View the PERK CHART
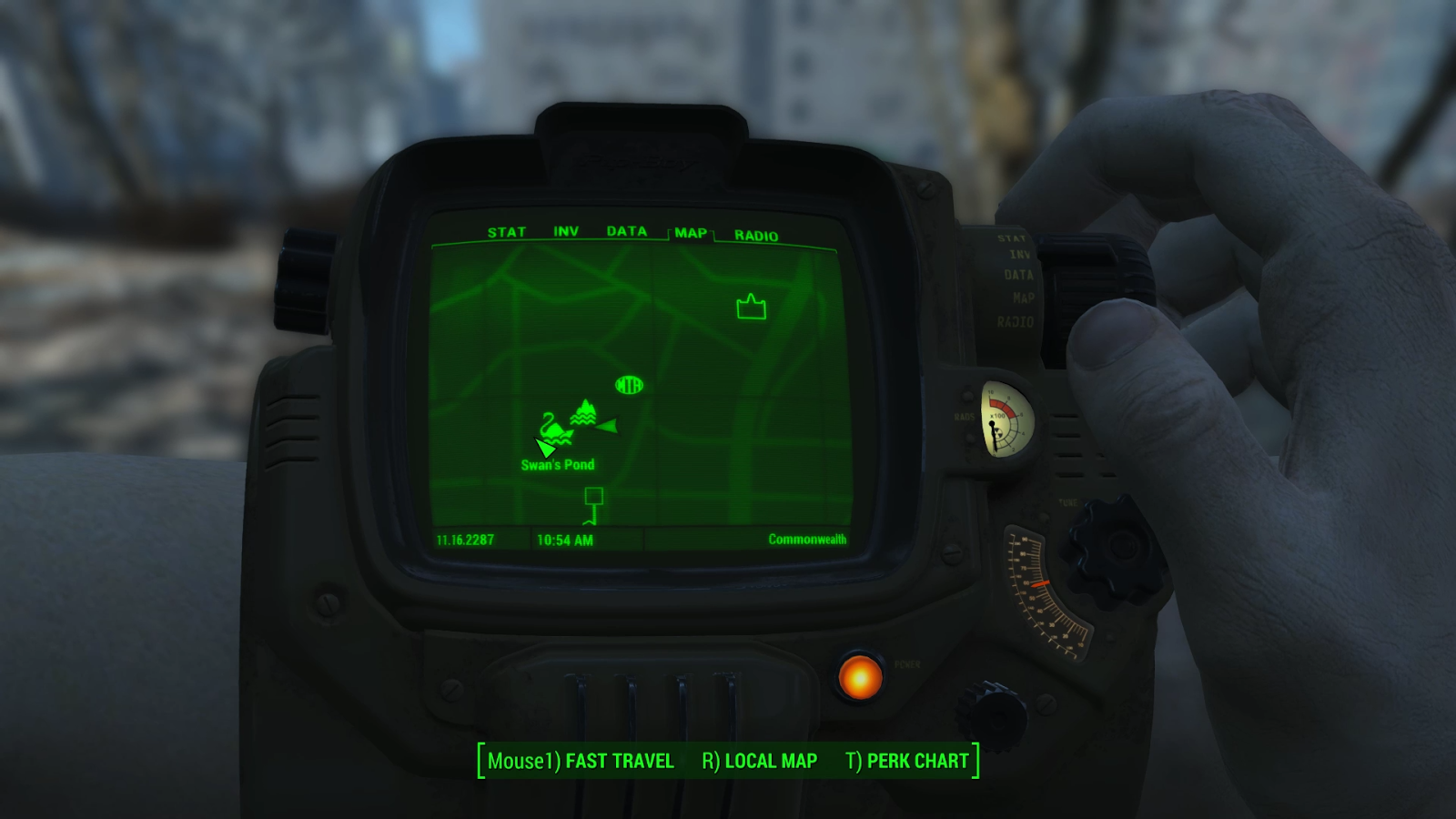This screenshot has width=1456, height=819. (x=916, y=761)
